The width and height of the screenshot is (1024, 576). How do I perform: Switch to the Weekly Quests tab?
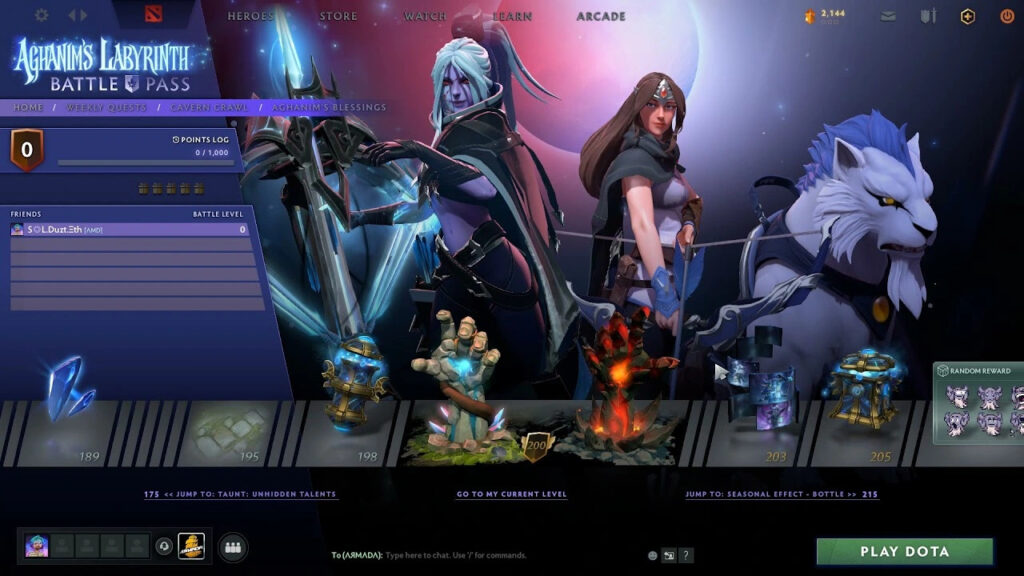click(106, 107)
